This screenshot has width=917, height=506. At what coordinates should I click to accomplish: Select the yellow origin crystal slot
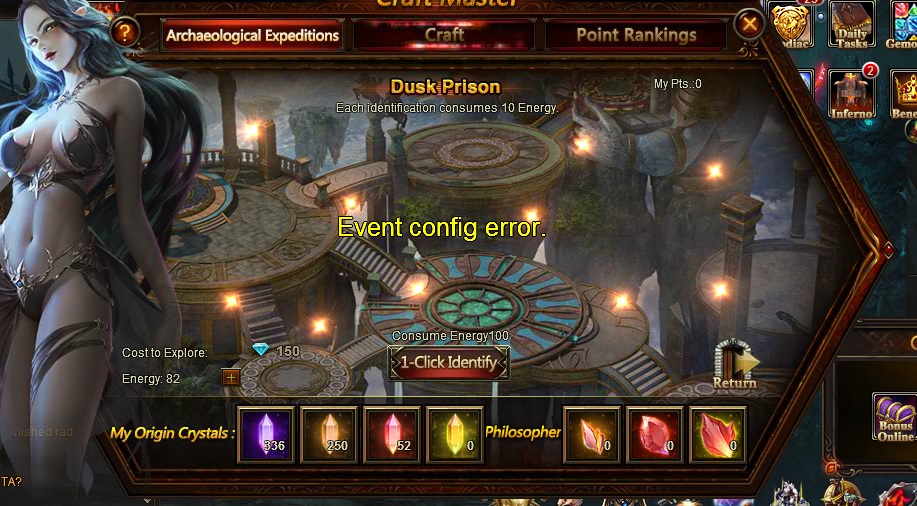455,435
